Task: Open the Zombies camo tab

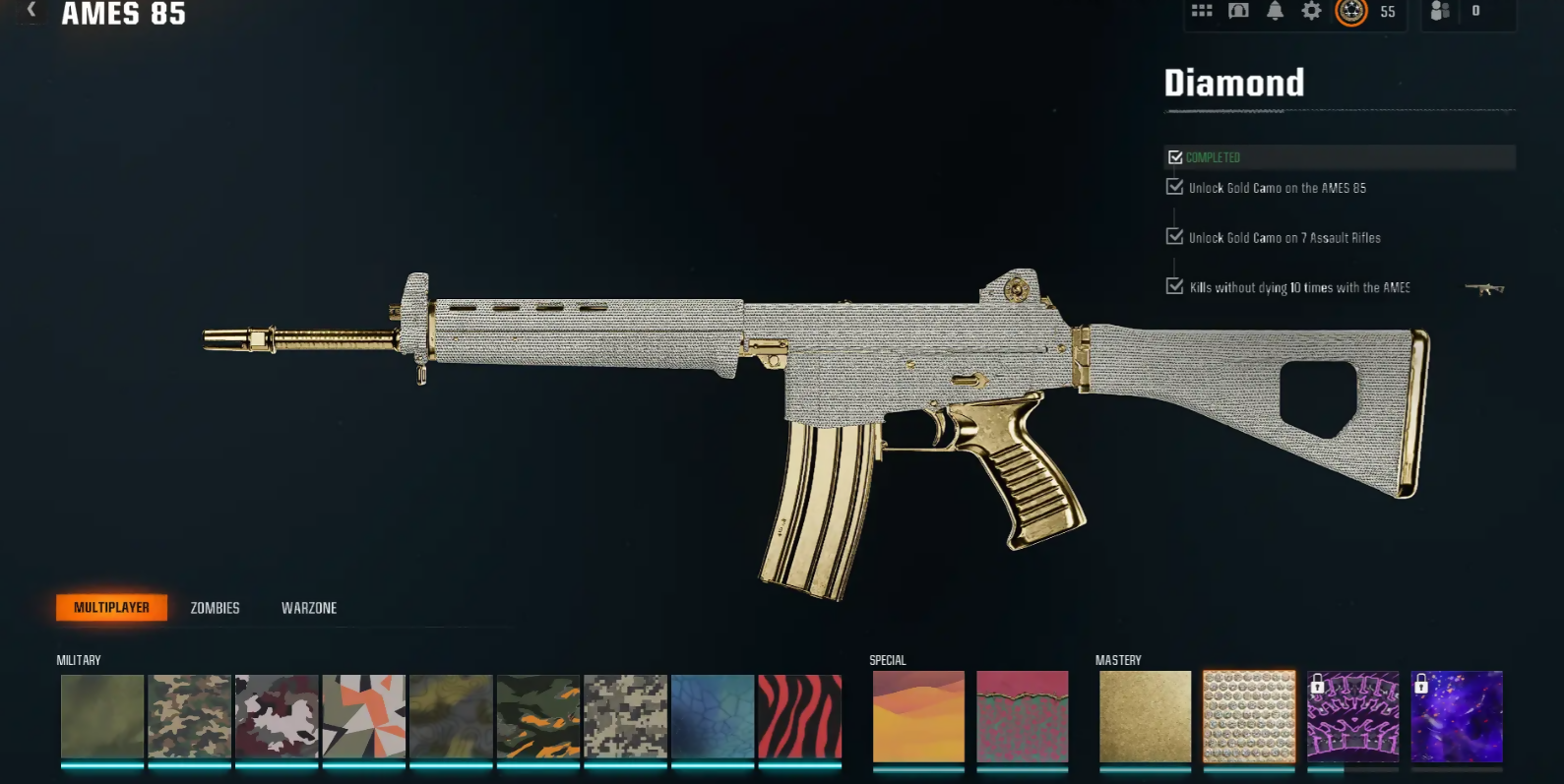Action: coord(215,608)
